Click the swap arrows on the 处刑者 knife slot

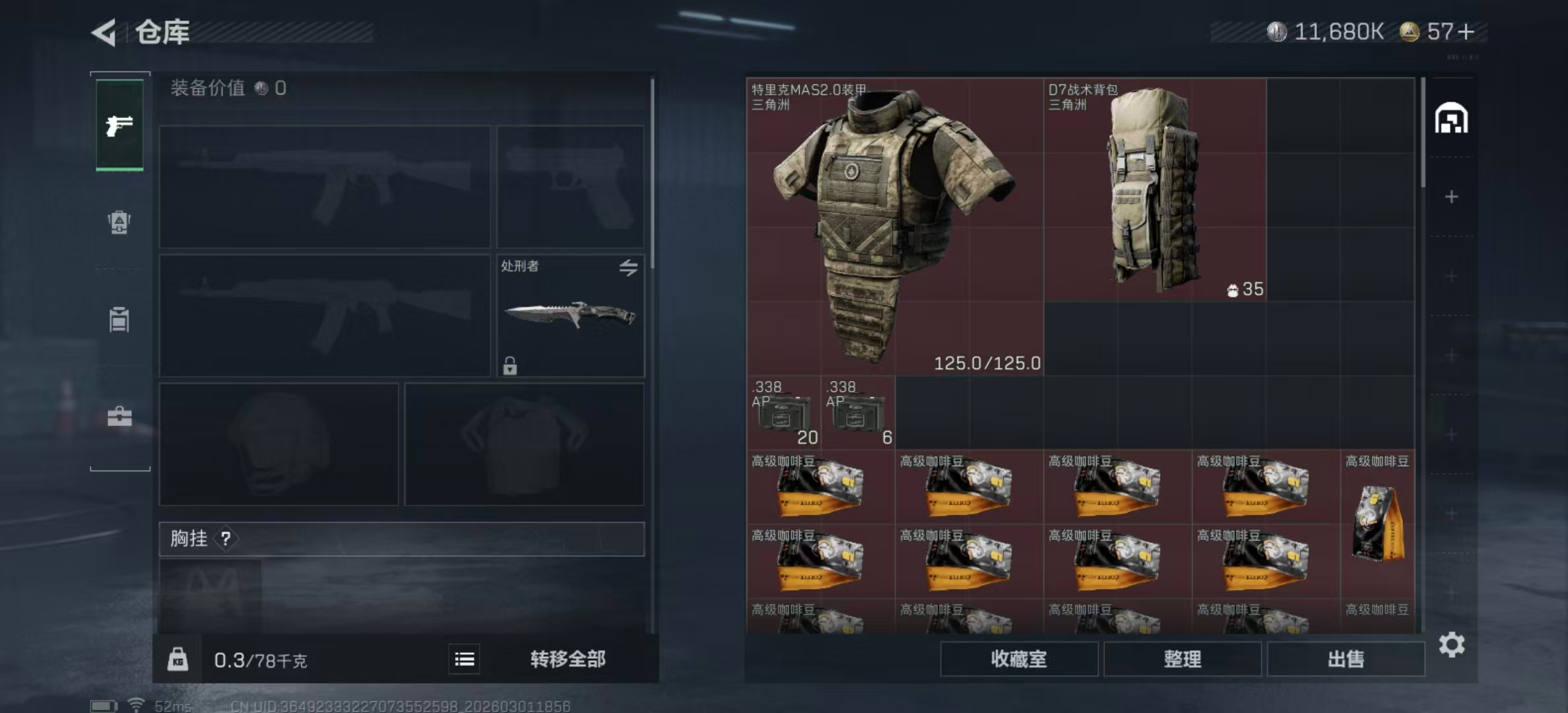629,267
